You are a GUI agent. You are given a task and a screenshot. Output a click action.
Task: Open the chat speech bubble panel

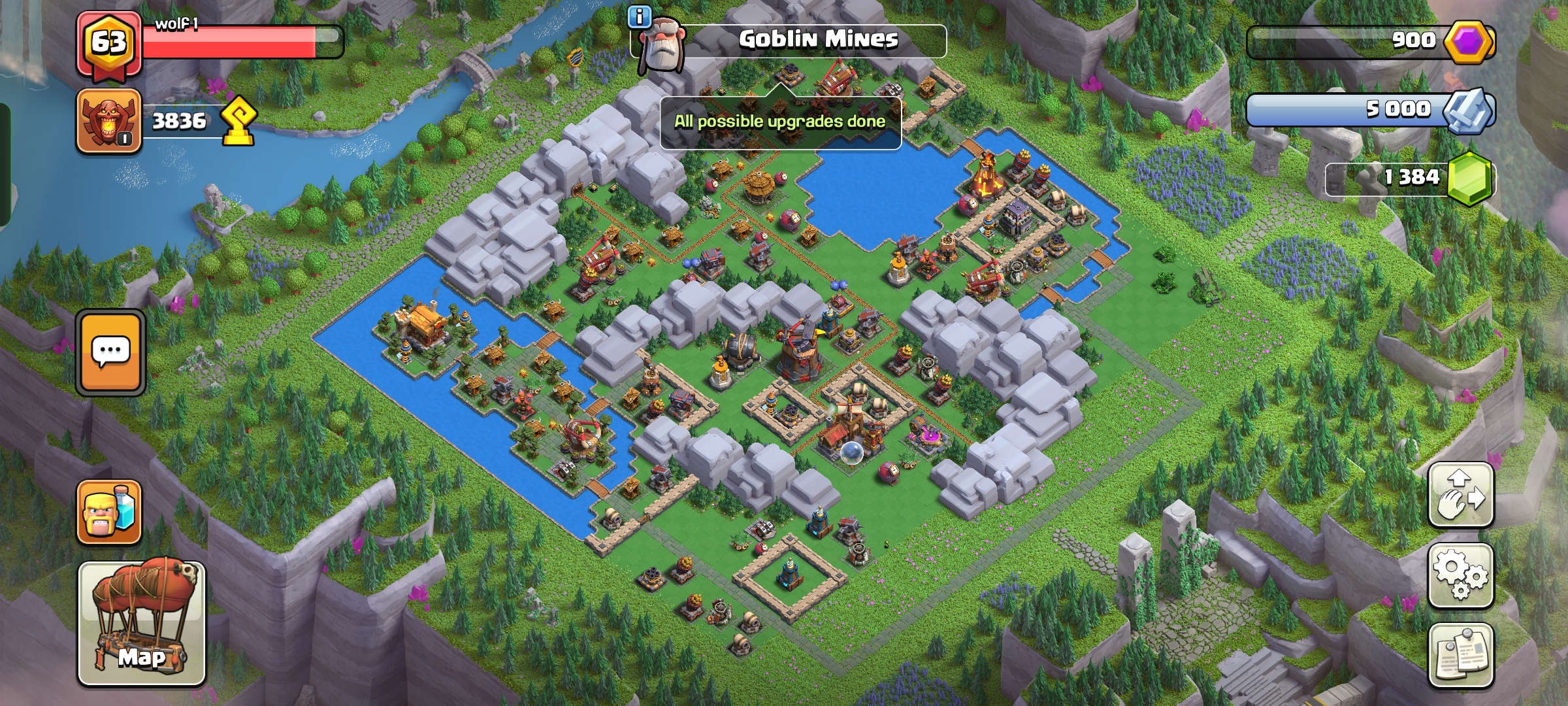(110, 352)
